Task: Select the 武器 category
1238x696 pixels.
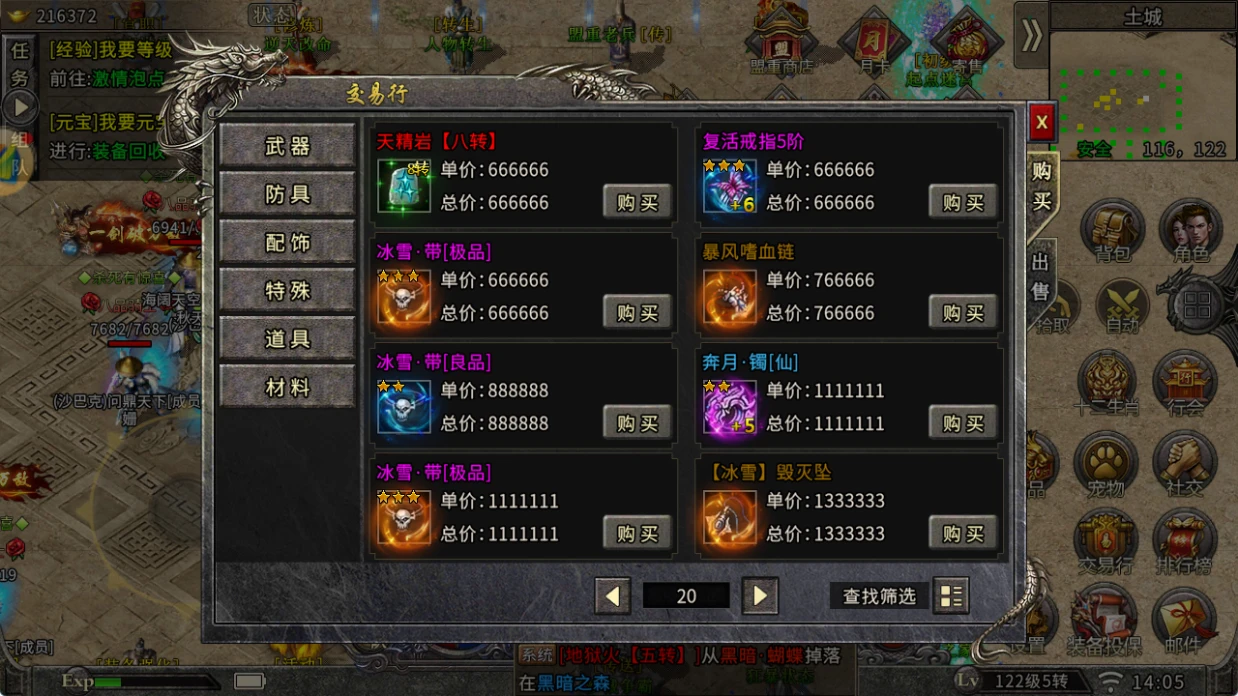Action: click(287, 146)
